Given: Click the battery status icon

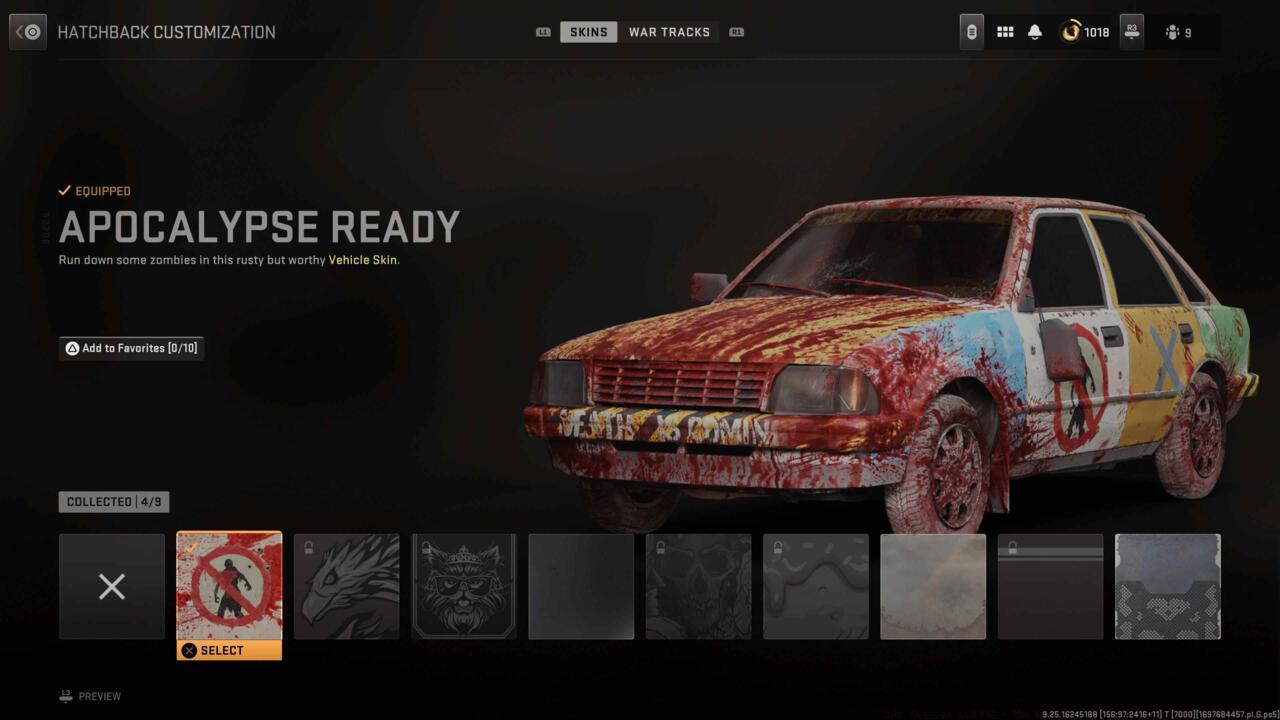Looking at the screenshot, I should 970,31.
